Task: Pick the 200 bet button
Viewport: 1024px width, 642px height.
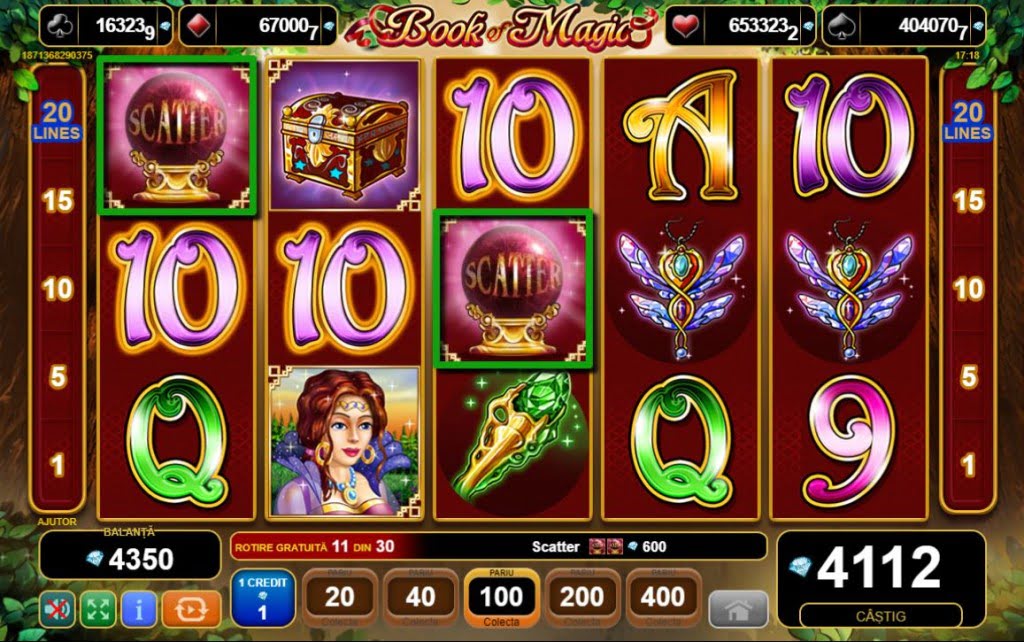Action: tap(583, 598)
